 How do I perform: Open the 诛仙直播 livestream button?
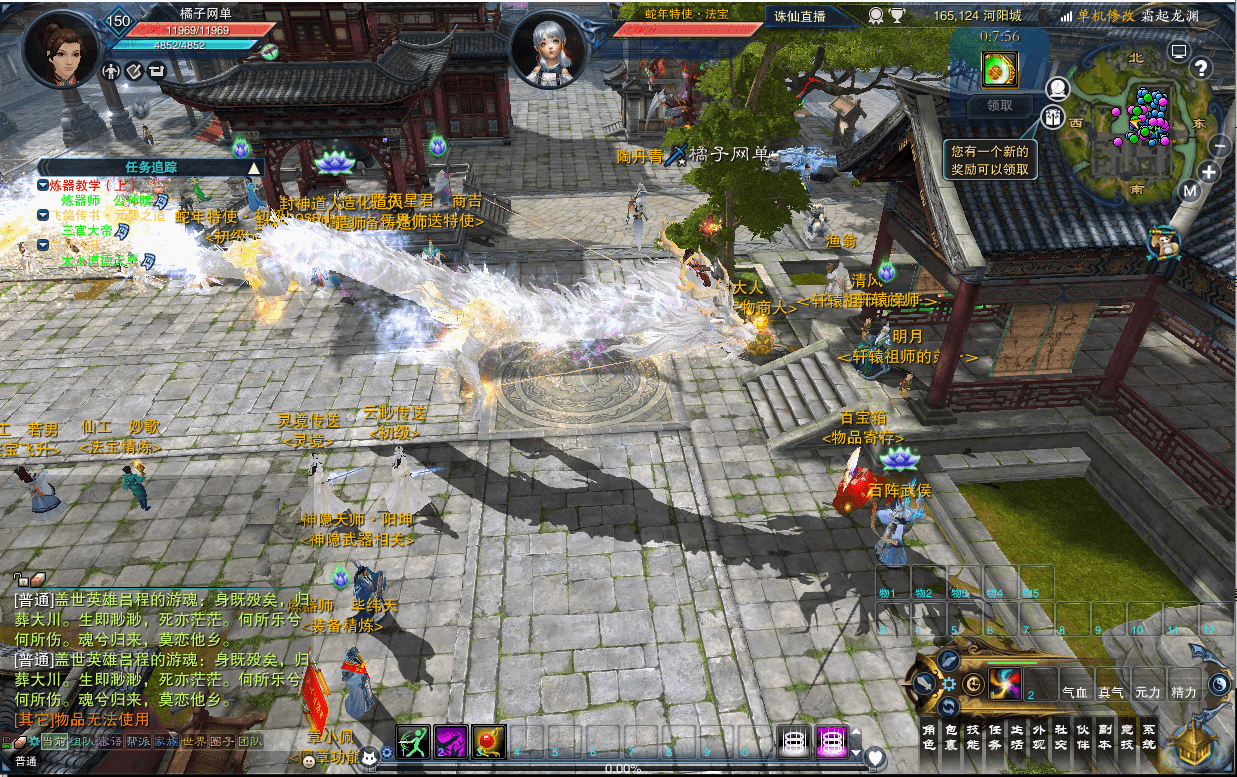tap(800, 16)
